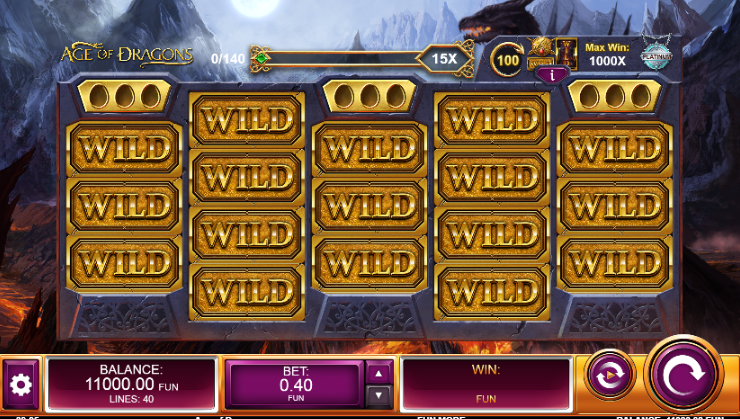This screenshot has width=740, height=419.
Task: Click the Platinum medallion badge
Action: [656, 56]
